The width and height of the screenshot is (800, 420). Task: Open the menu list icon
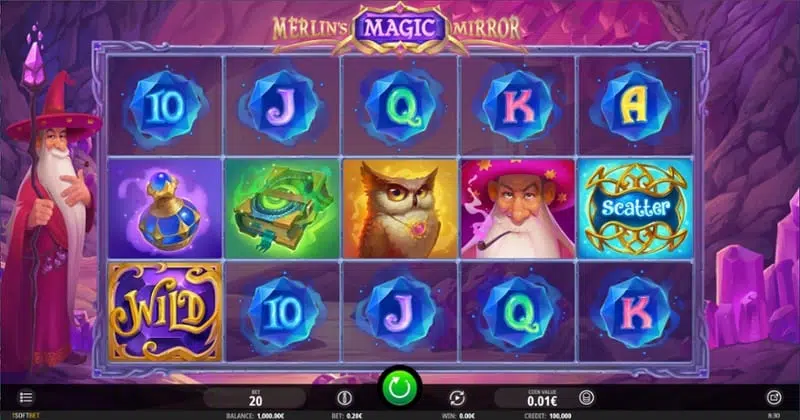[26, 397]
